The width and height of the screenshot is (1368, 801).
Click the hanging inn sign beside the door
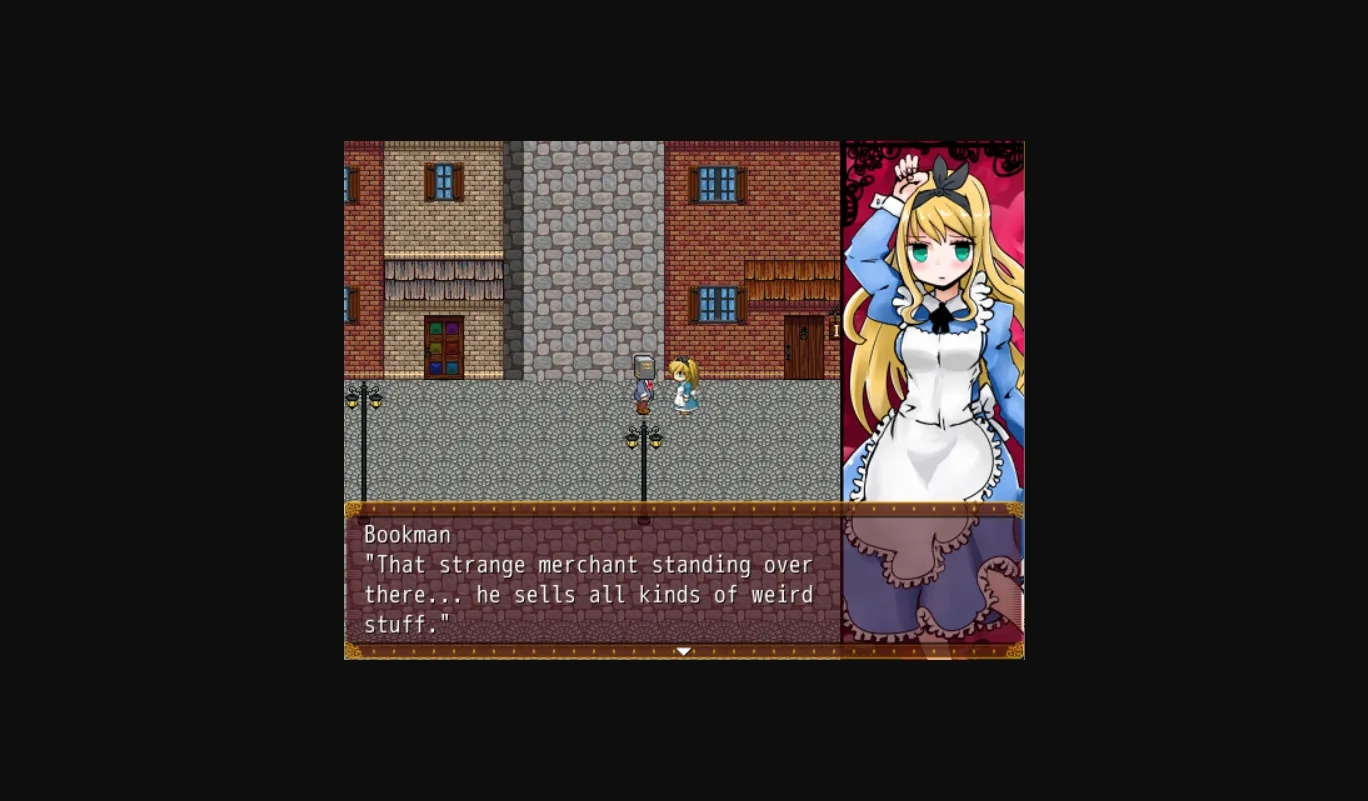[x=835, y=330]
